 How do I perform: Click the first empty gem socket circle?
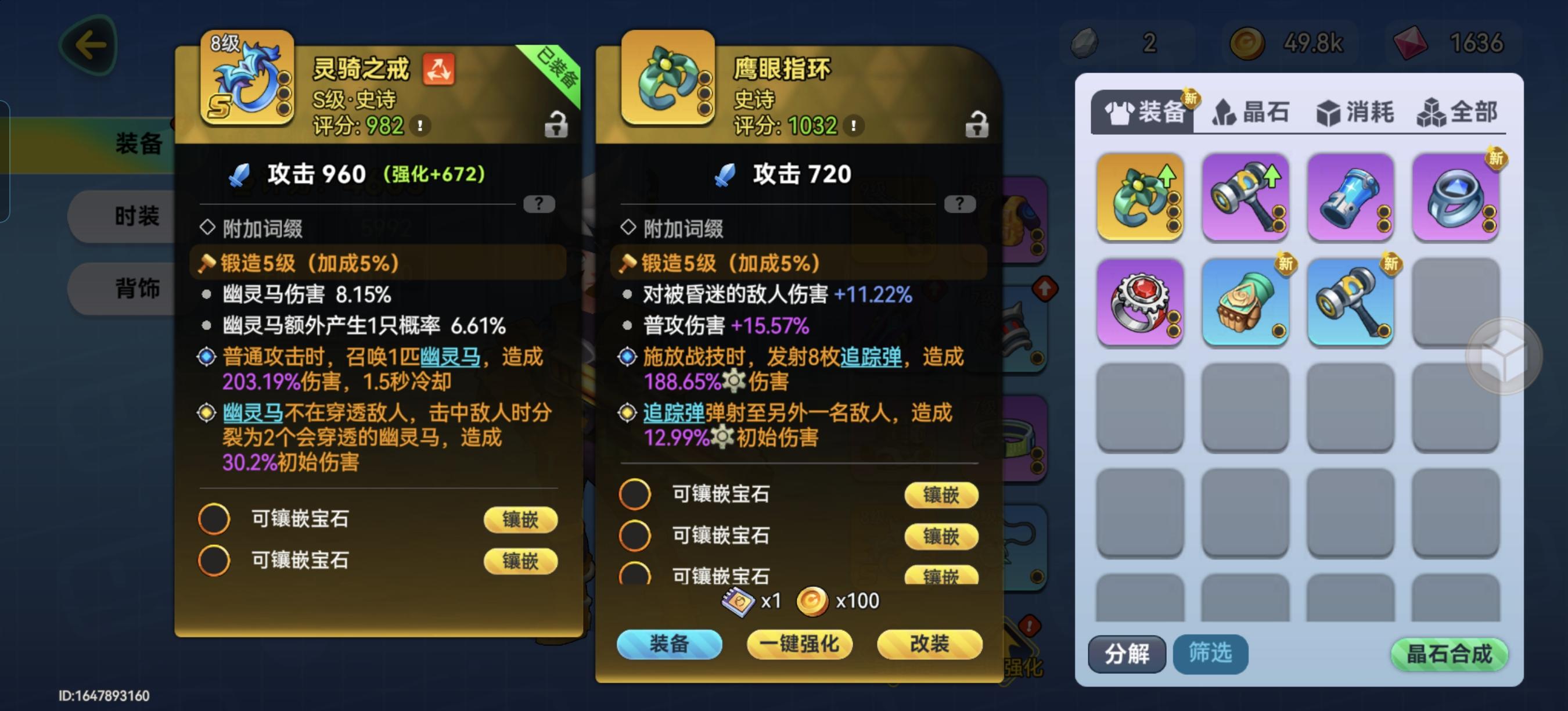pos(215,520)
